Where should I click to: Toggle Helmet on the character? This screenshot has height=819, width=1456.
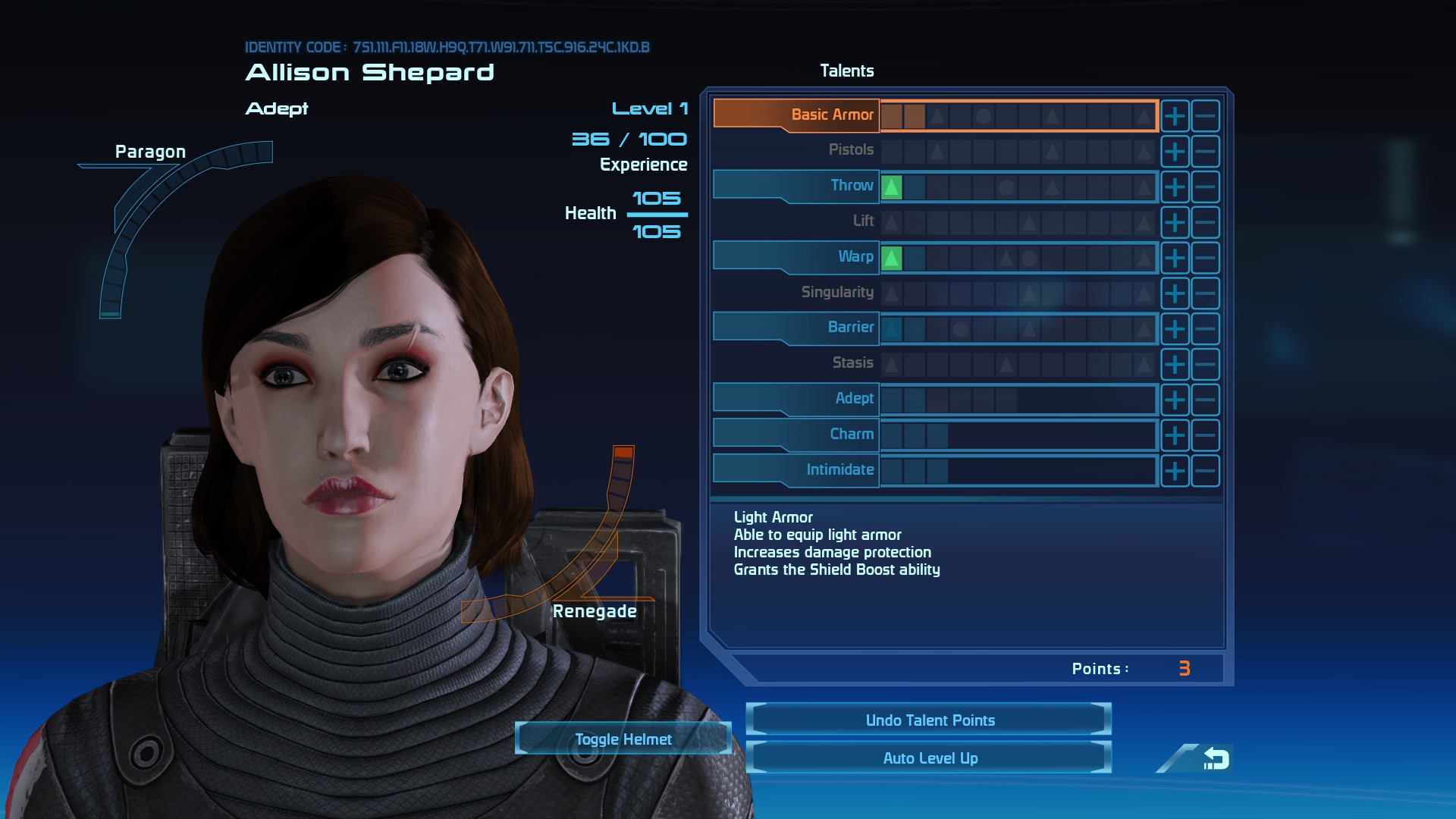point(623,739)
